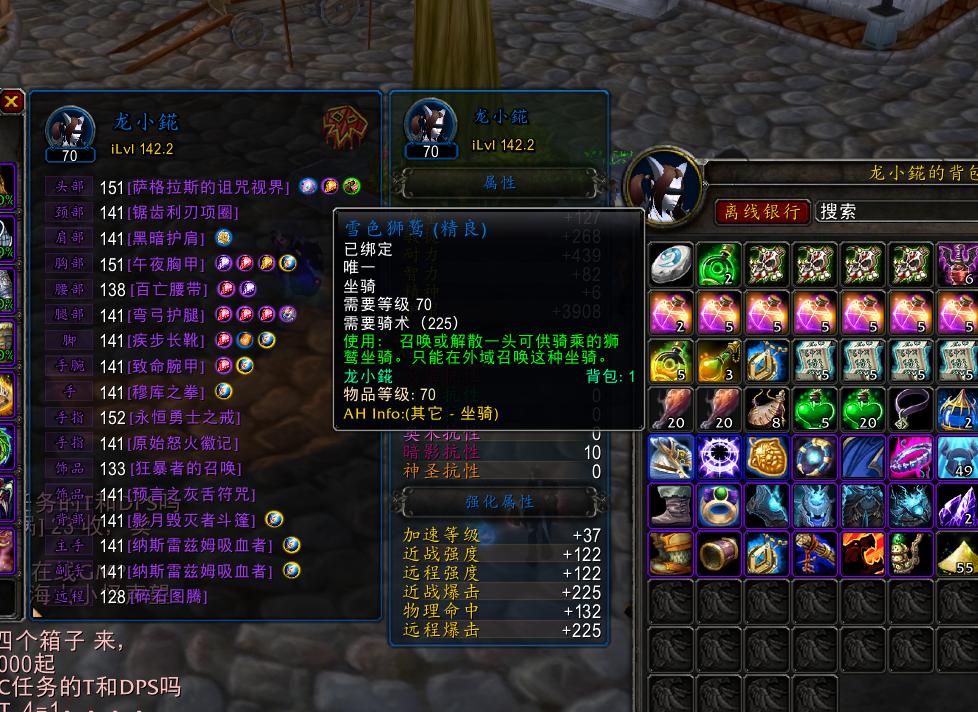
Task: Open the 离线银行 offline bank
Action: (x=762, y=211)
